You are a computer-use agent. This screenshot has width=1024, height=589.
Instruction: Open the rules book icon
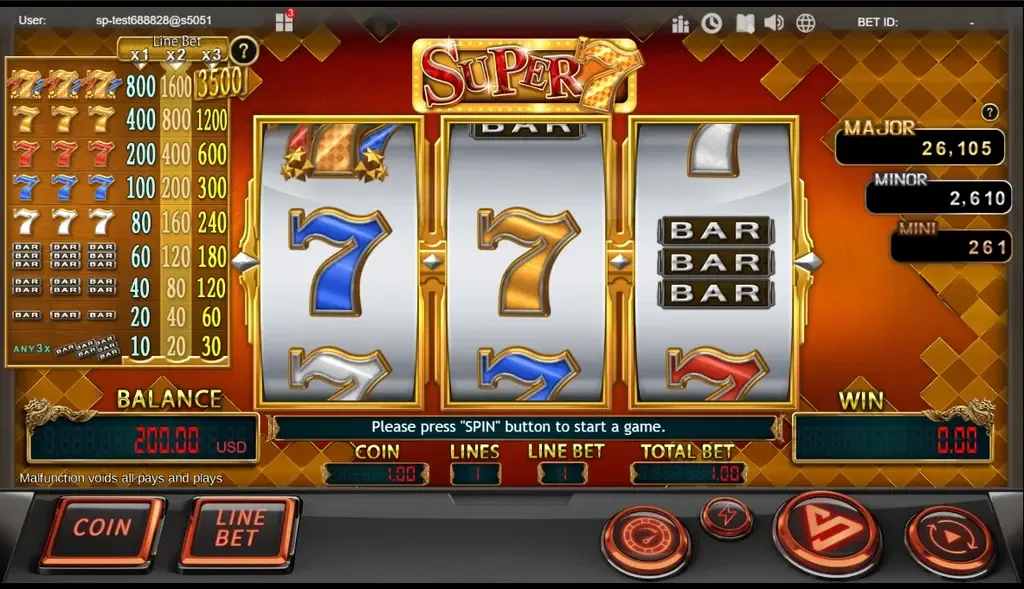click(x=743, y=22)
